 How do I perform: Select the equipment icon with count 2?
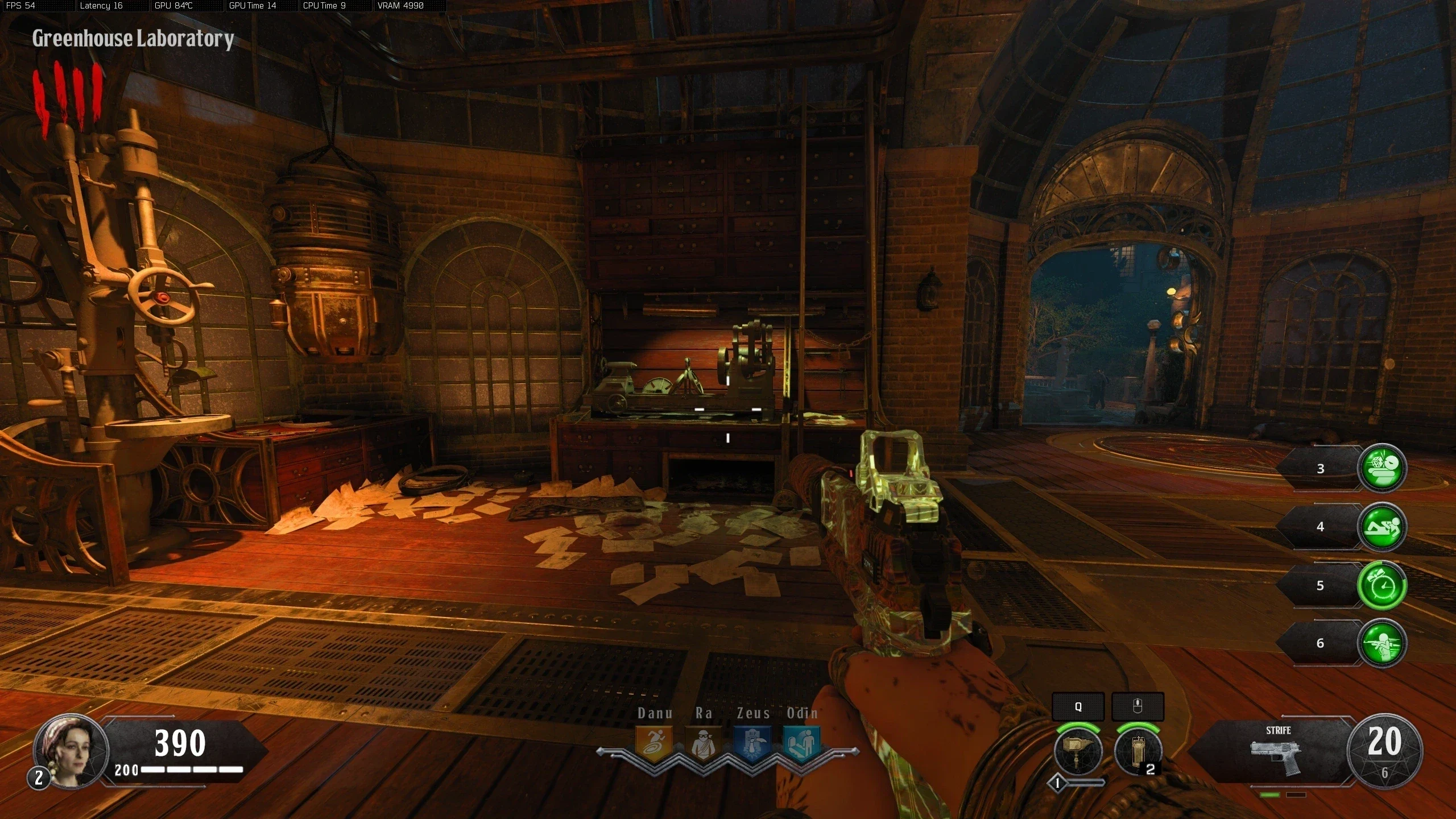(x=1137, y=752)
